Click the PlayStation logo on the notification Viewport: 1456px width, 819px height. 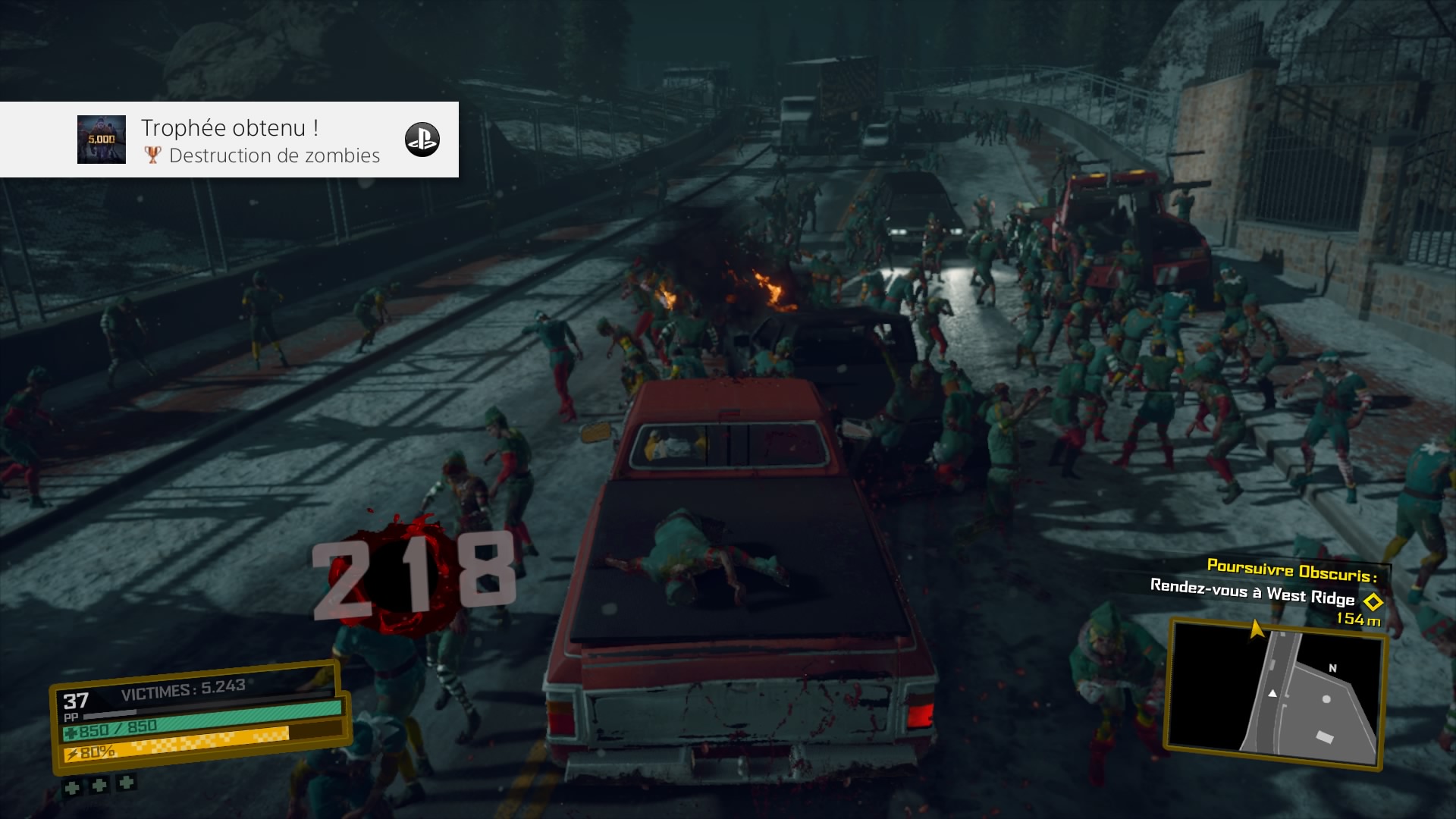[x=422, y=140]
